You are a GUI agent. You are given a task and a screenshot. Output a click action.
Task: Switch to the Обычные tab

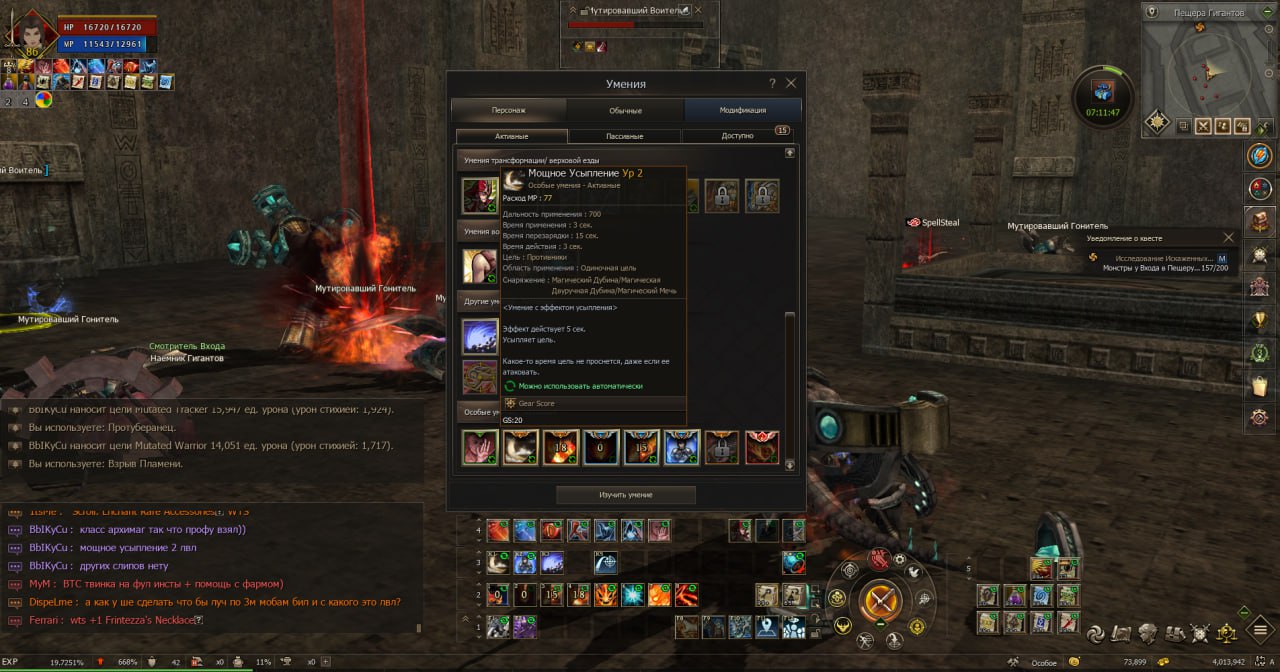tap(625, 110)
